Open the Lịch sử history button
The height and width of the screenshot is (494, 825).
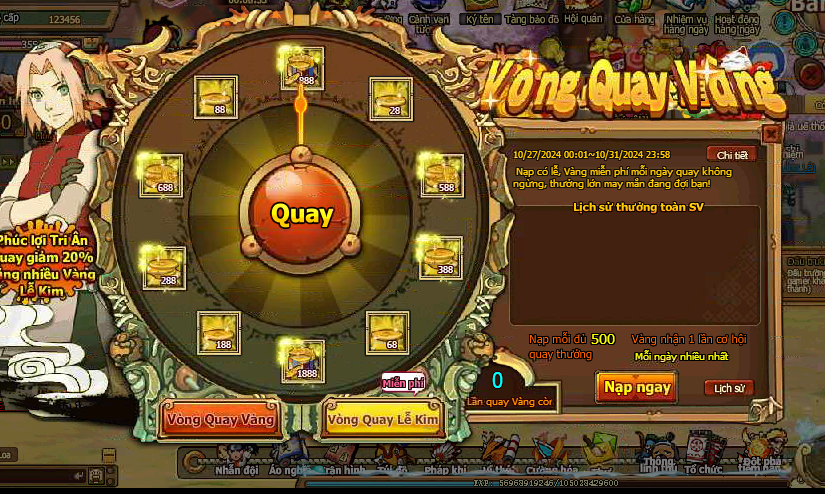click(x=728, y=388)
